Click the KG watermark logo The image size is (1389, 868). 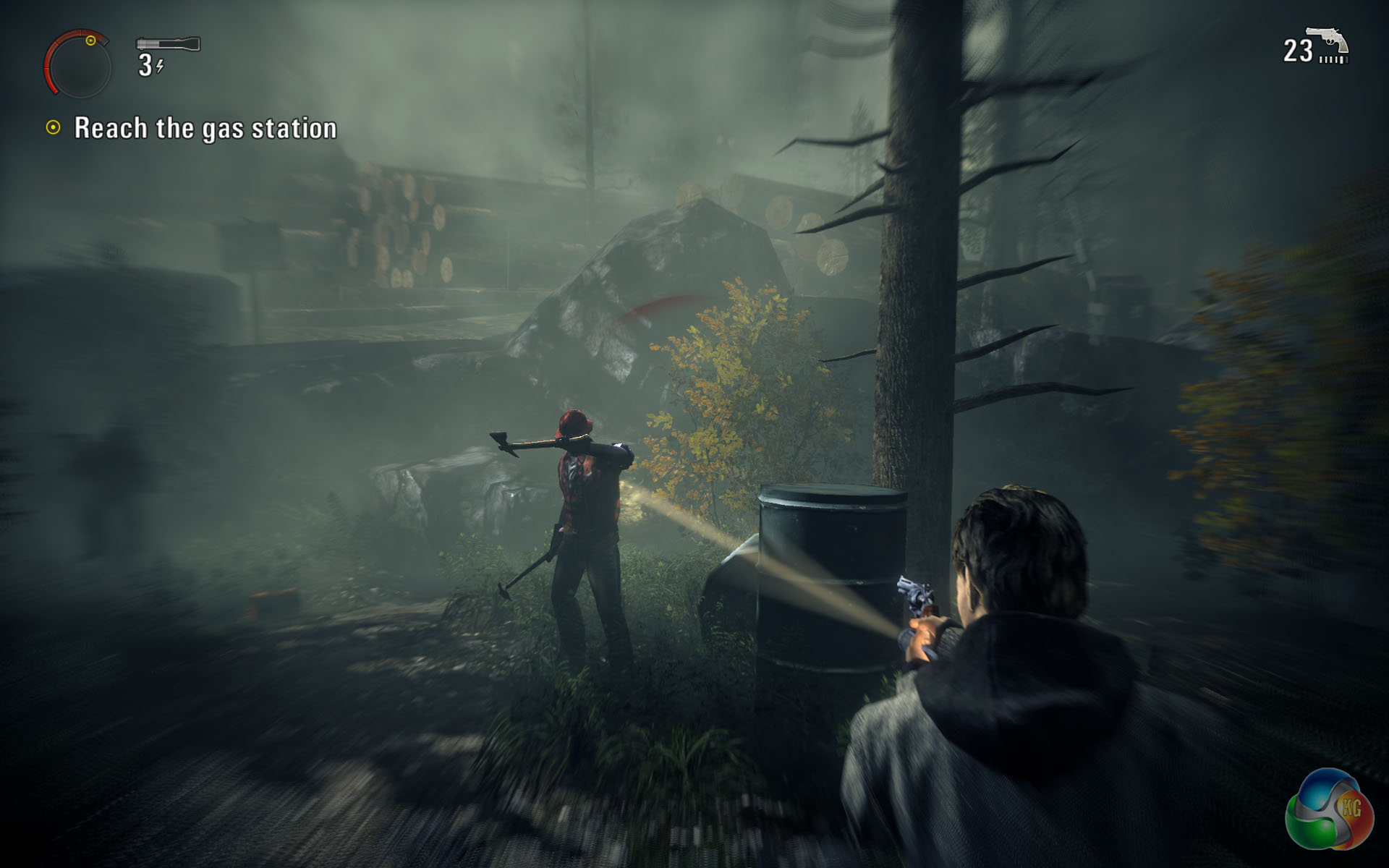pos(1330,809)
